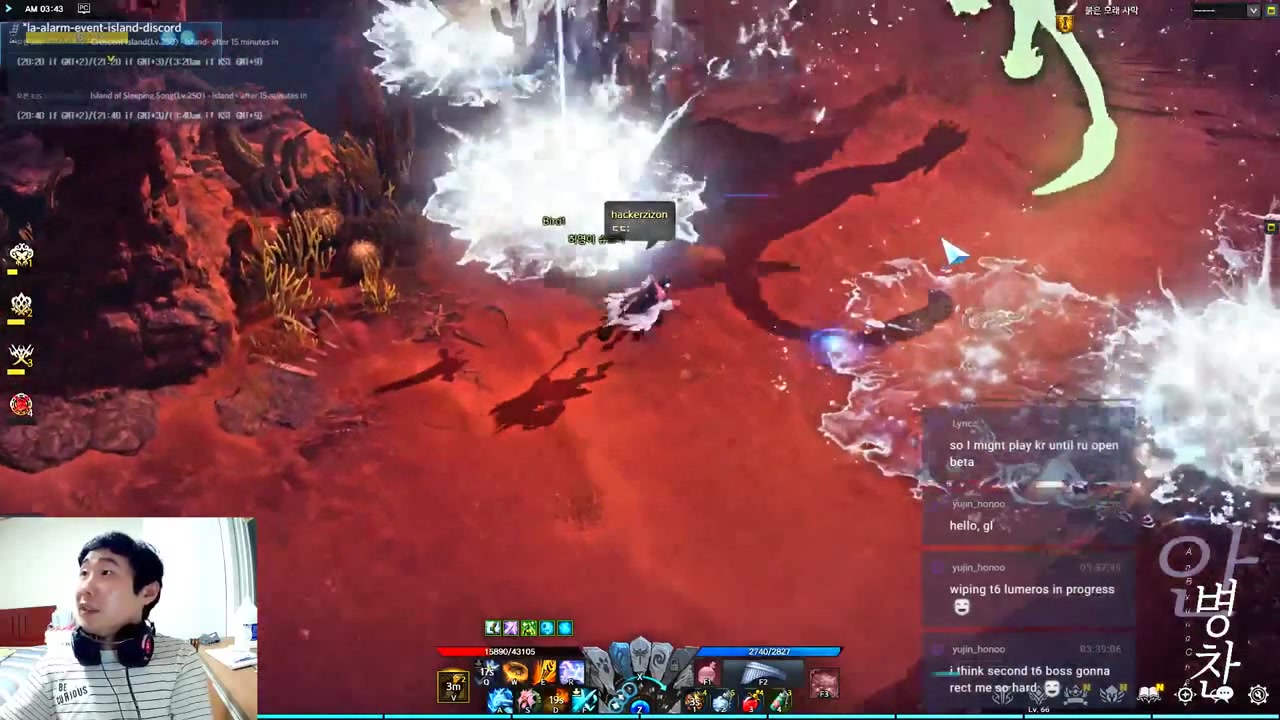
Task: Cast the F skill showing the swap arrow
Action: pos(583,698)
